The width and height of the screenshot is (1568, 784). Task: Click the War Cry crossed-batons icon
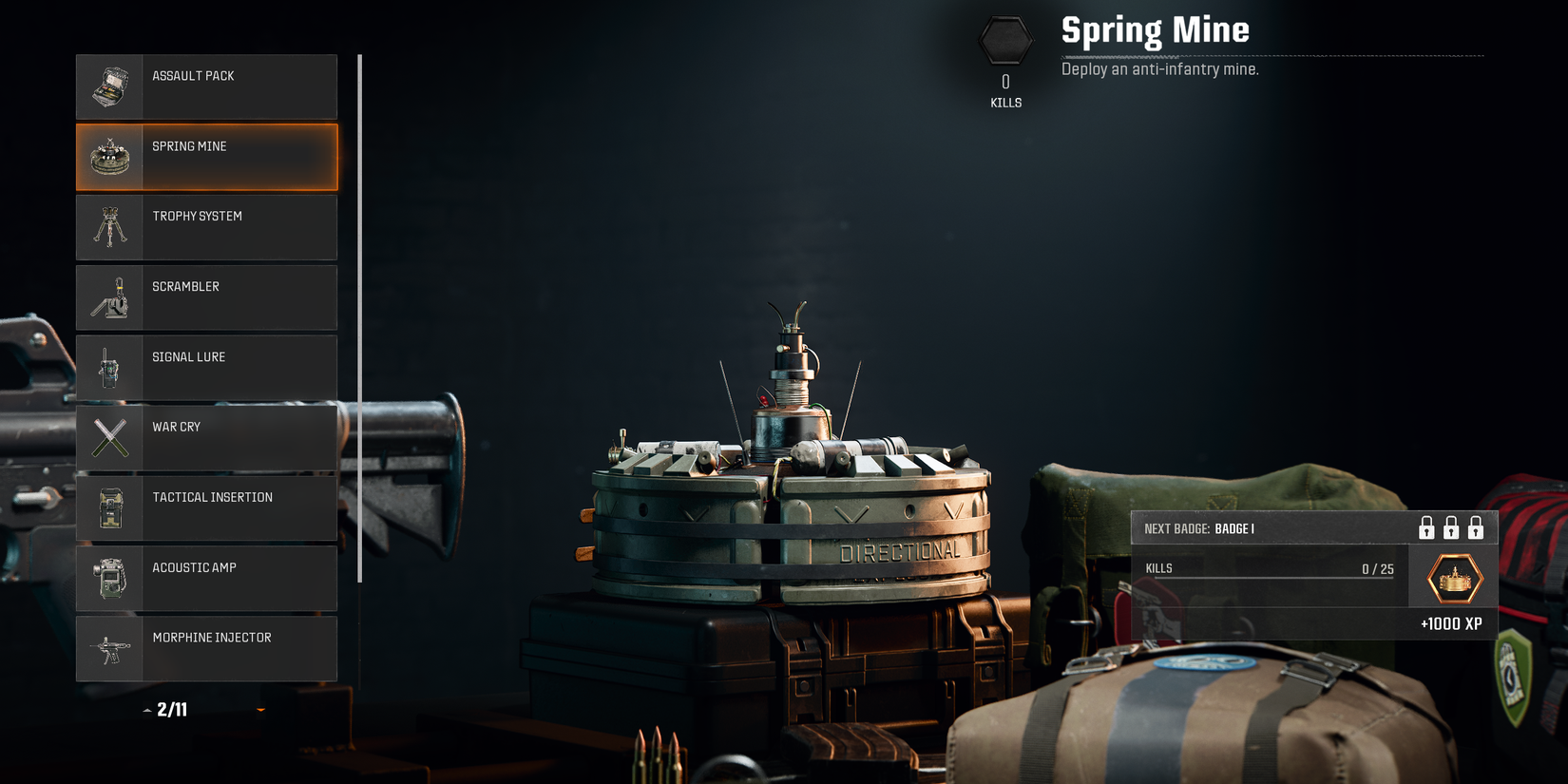click(111, 438)
